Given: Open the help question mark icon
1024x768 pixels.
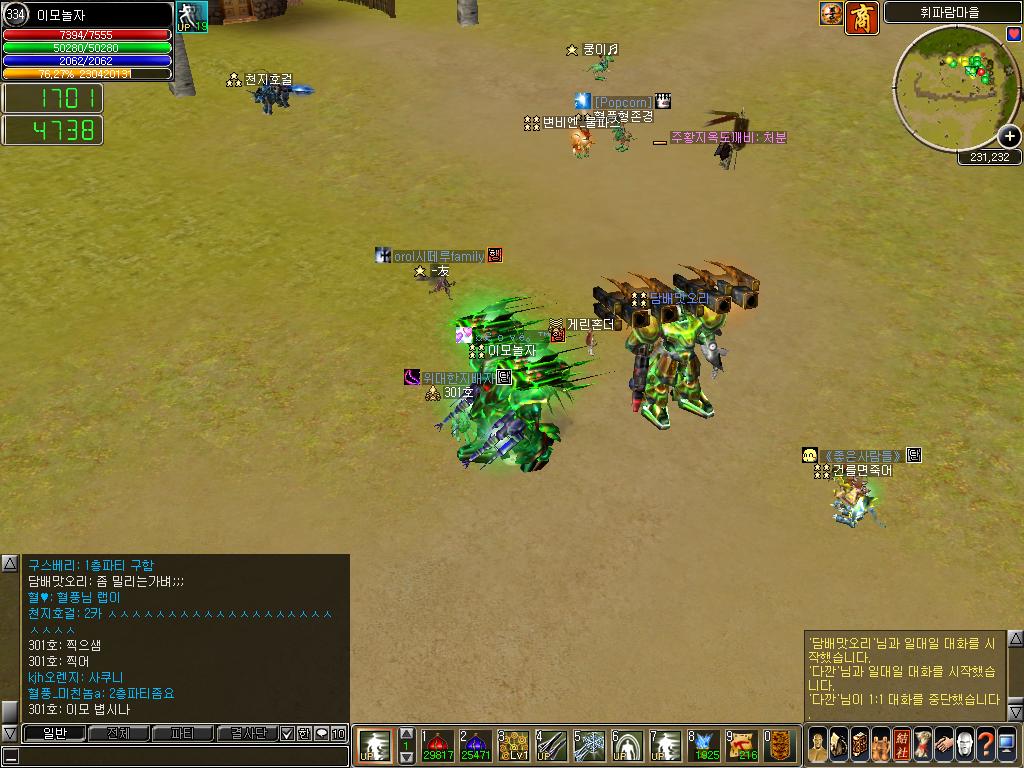Looking at the screenshot, I should click(985, 745).
